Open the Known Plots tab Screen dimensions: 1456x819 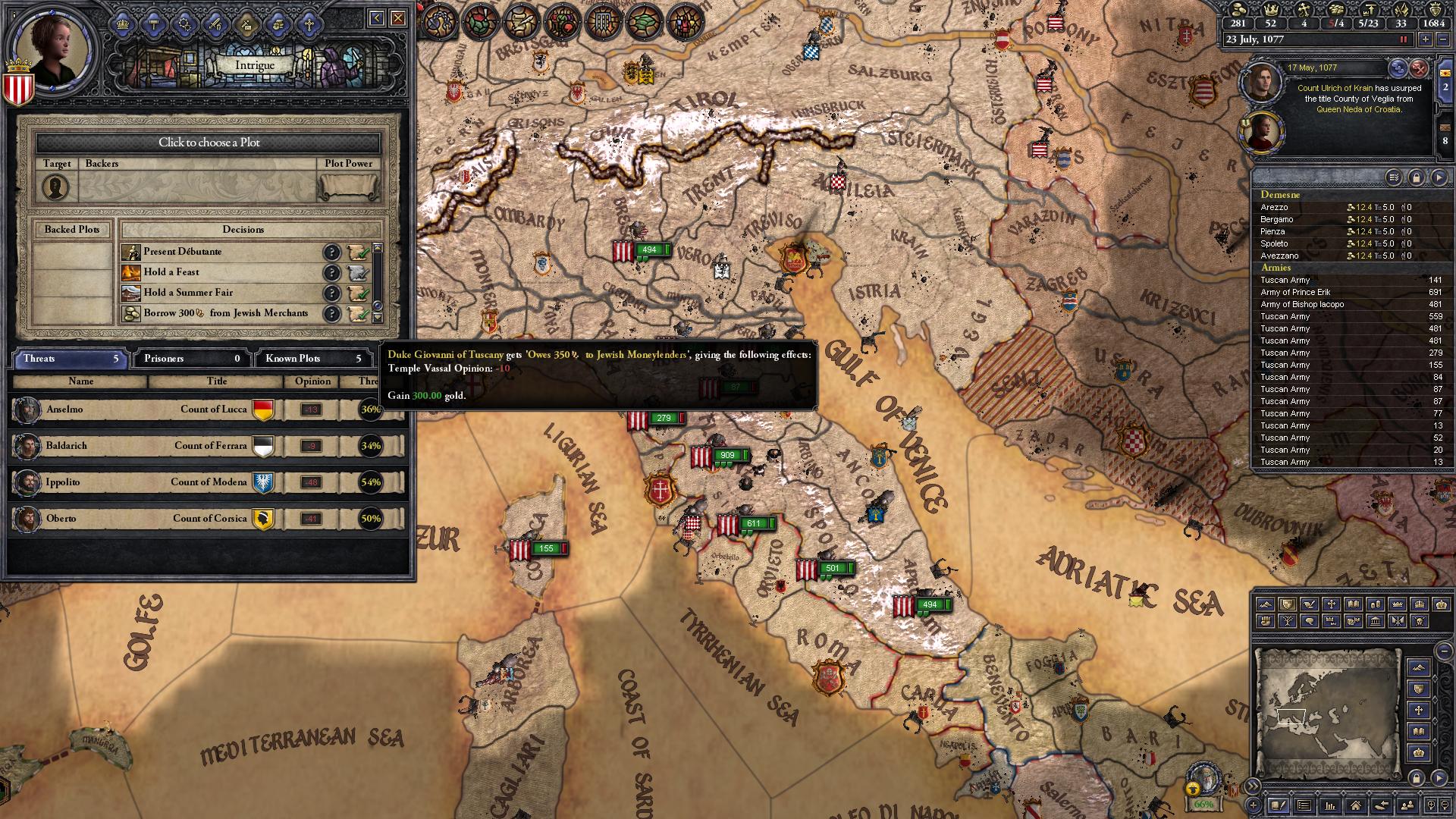pos(313,358)
